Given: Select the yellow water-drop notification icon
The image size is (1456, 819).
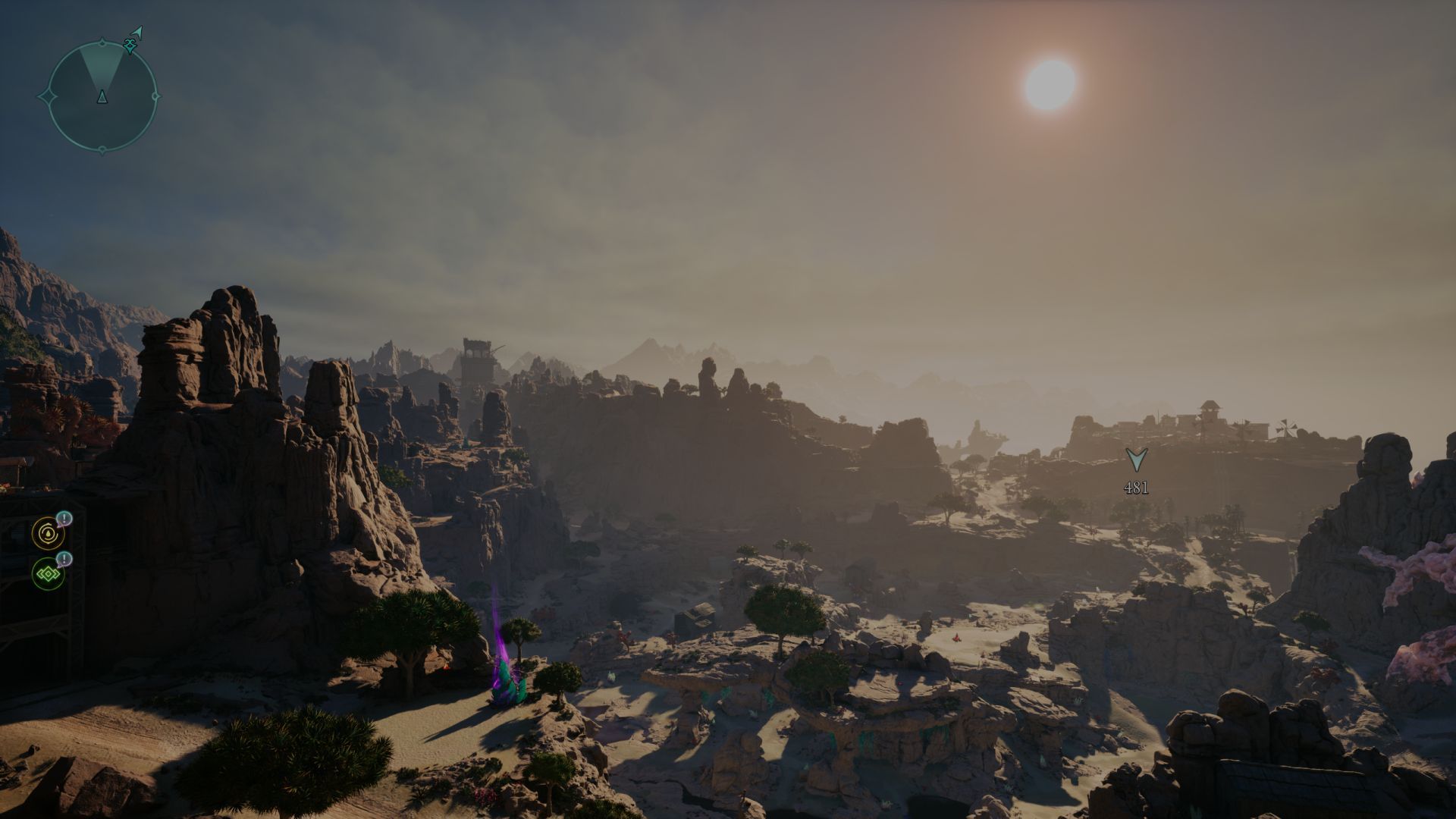Looking at the screenshot, I should click(48, 534).
